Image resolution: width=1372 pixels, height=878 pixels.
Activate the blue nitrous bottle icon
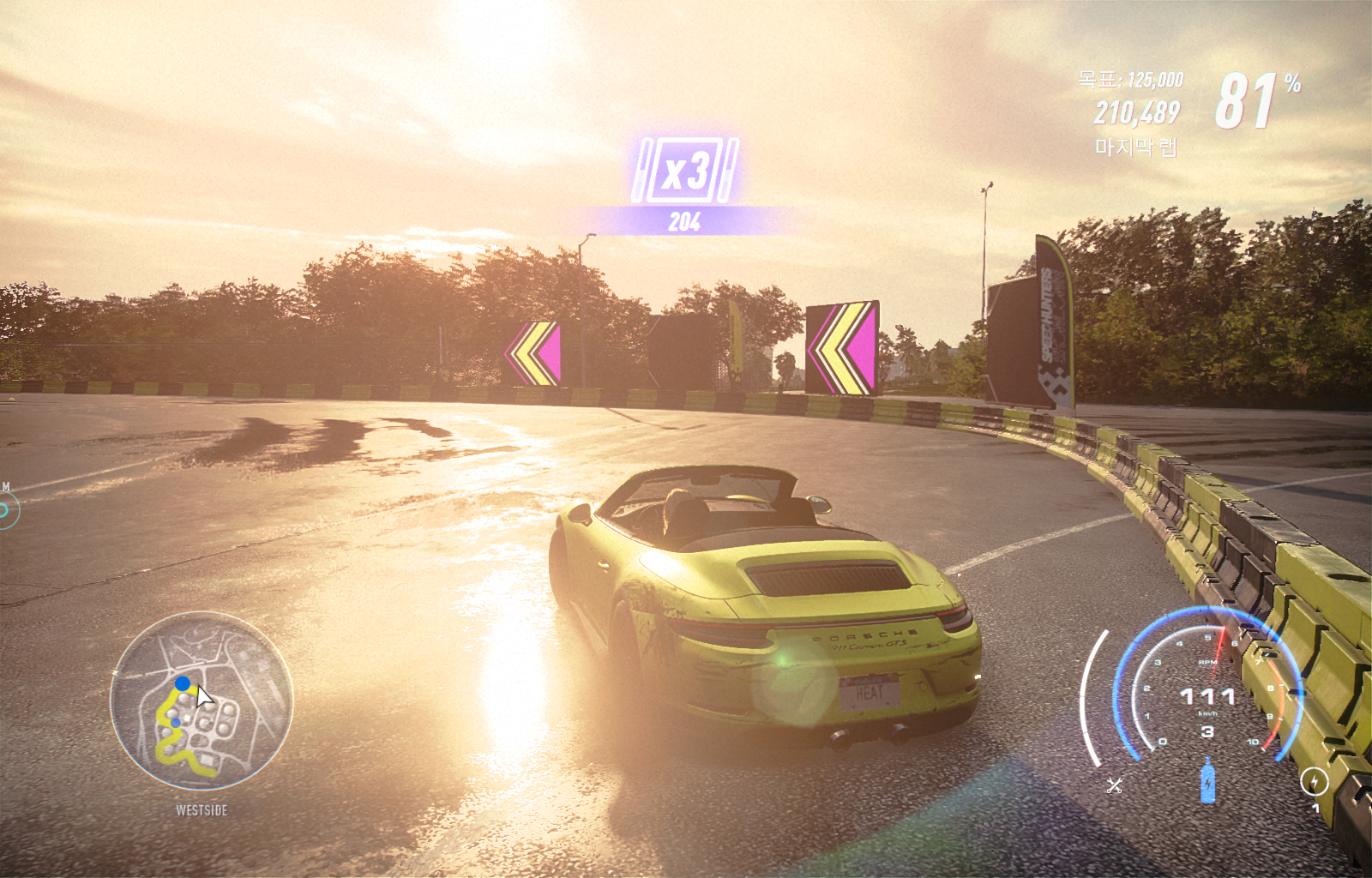[1207, 780]
